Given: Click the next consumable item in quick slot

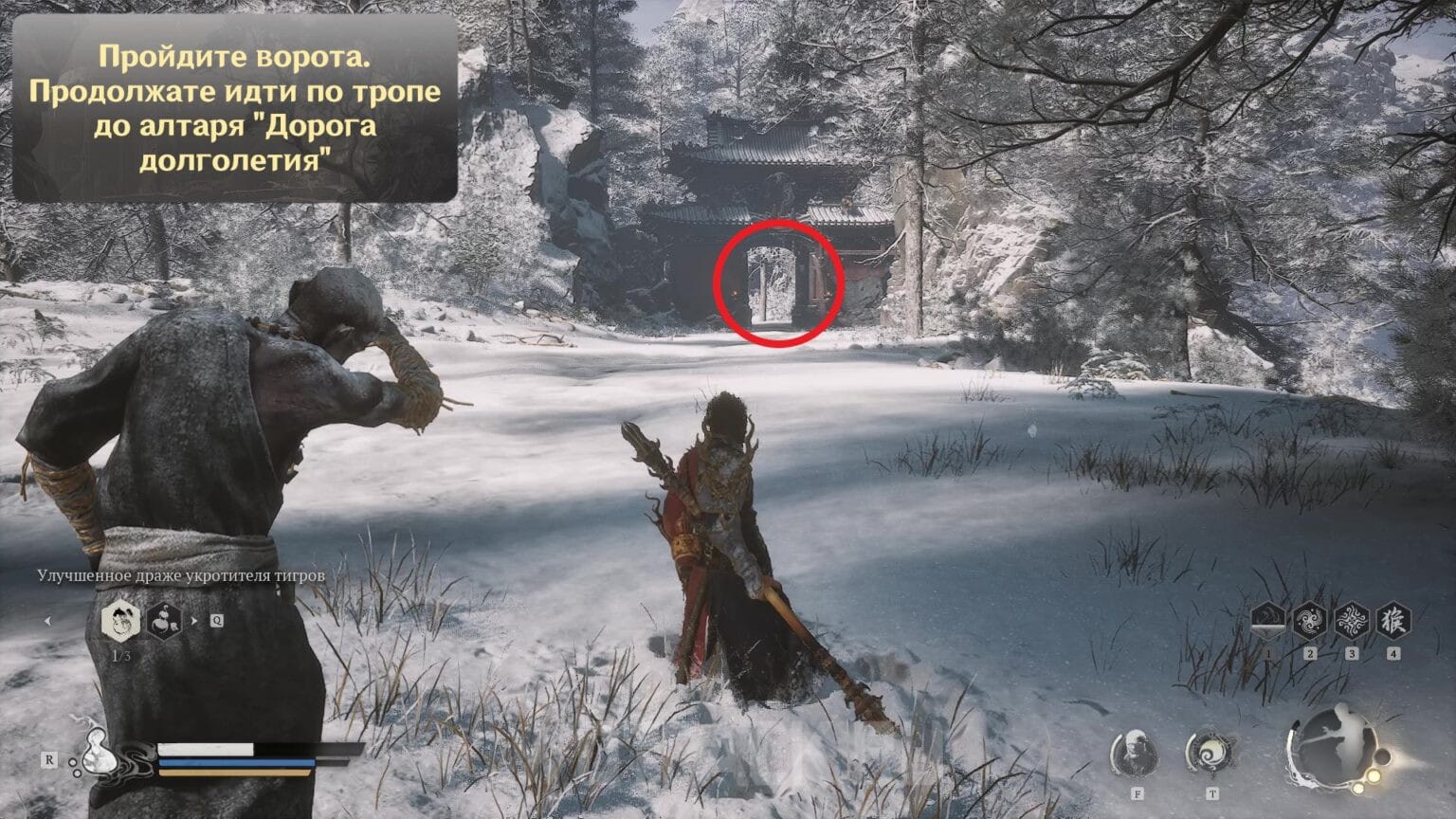Looking at the screenshot, I should 164,622.
